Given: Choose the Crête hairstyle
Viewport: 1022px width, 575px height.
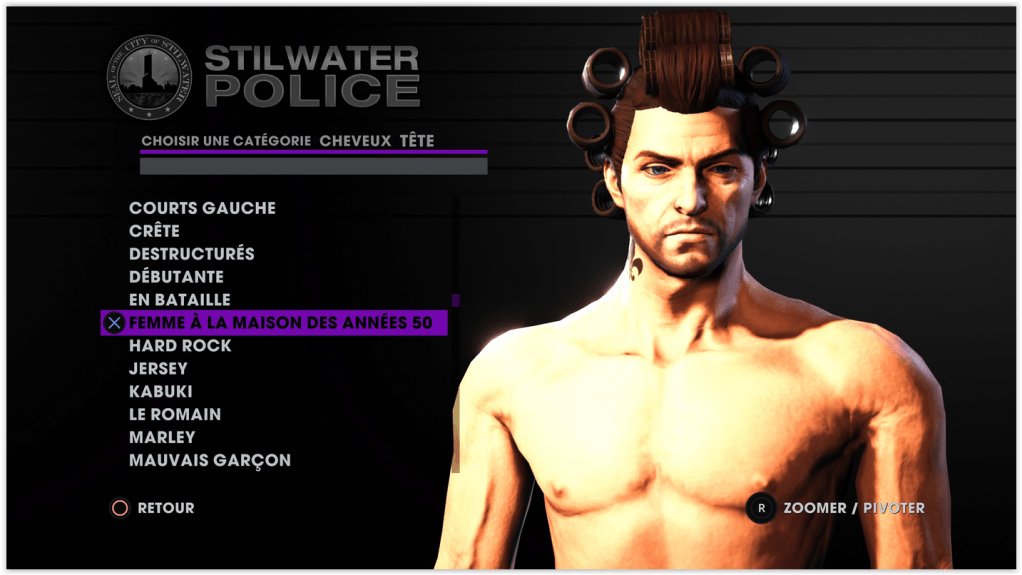Looking at the screenshot, I should (154, 231).
